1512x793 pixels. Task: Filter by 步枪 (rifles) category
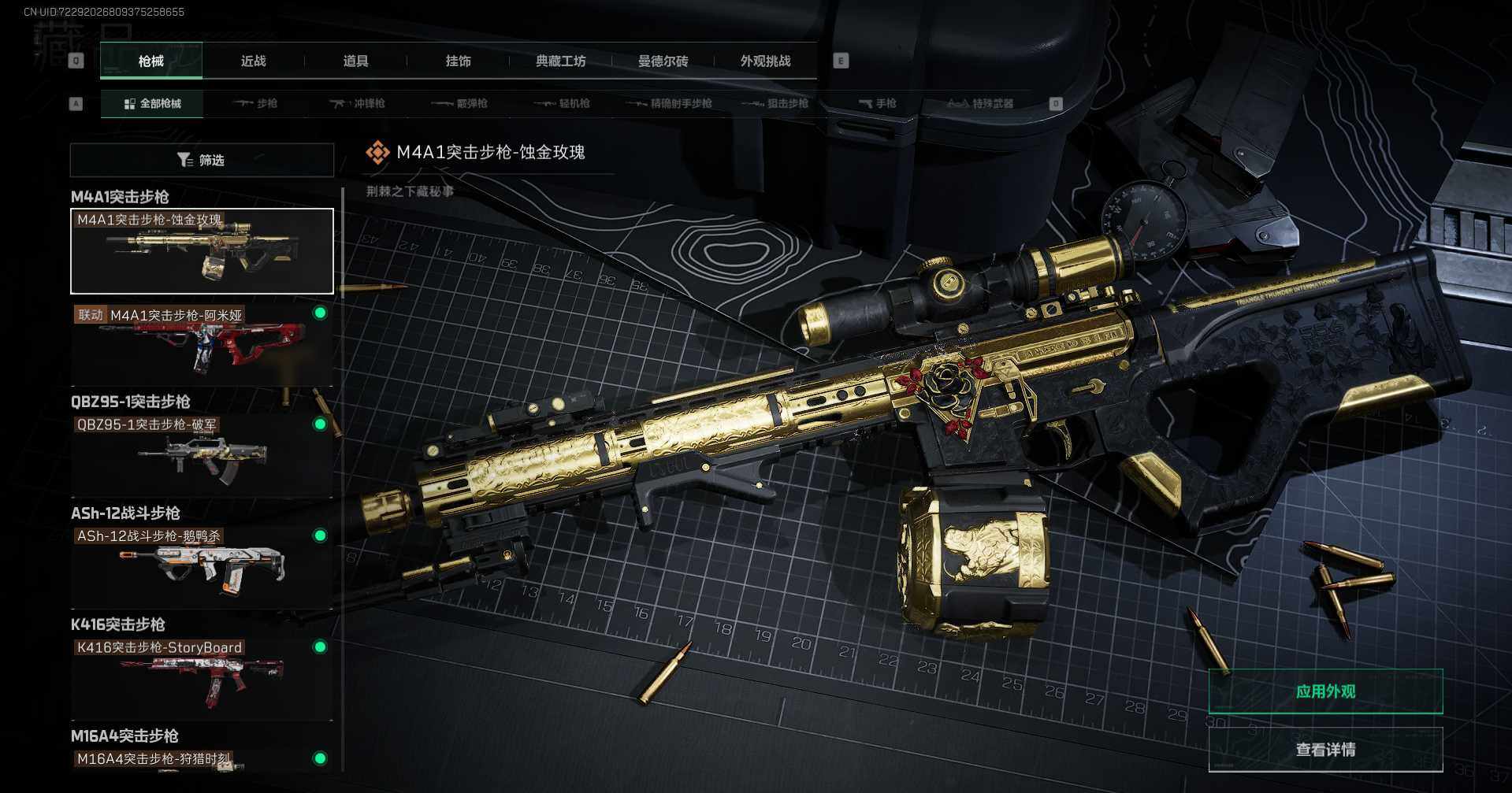(255, 103)
